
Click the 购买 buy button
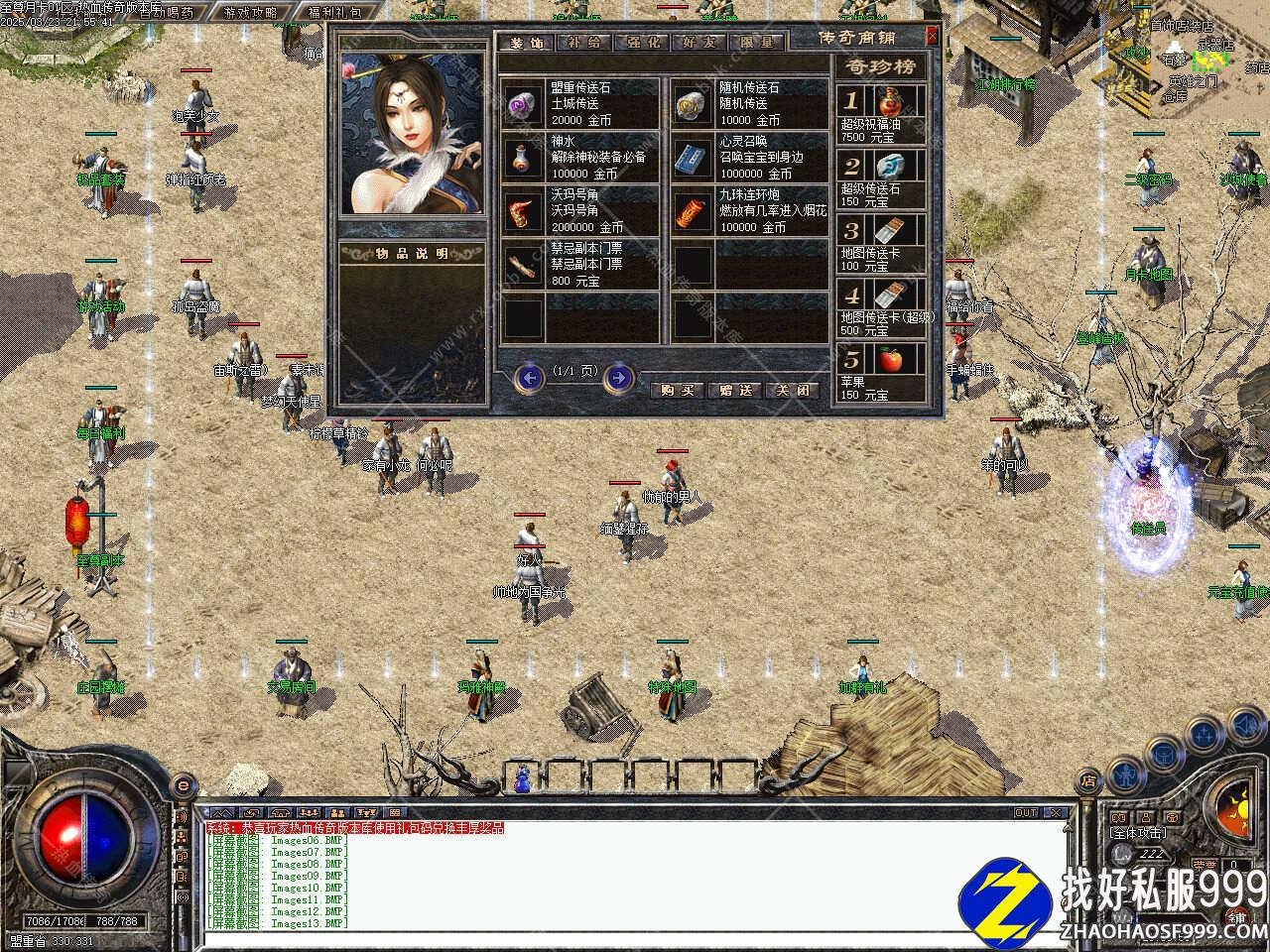[676, 390]
